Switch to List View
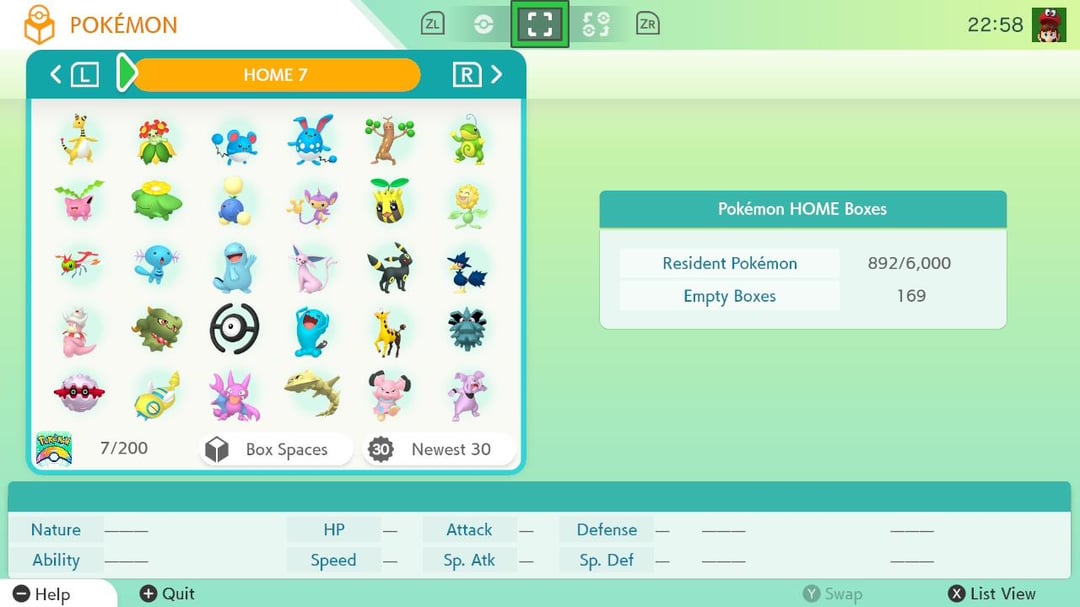 coord(992,594)
